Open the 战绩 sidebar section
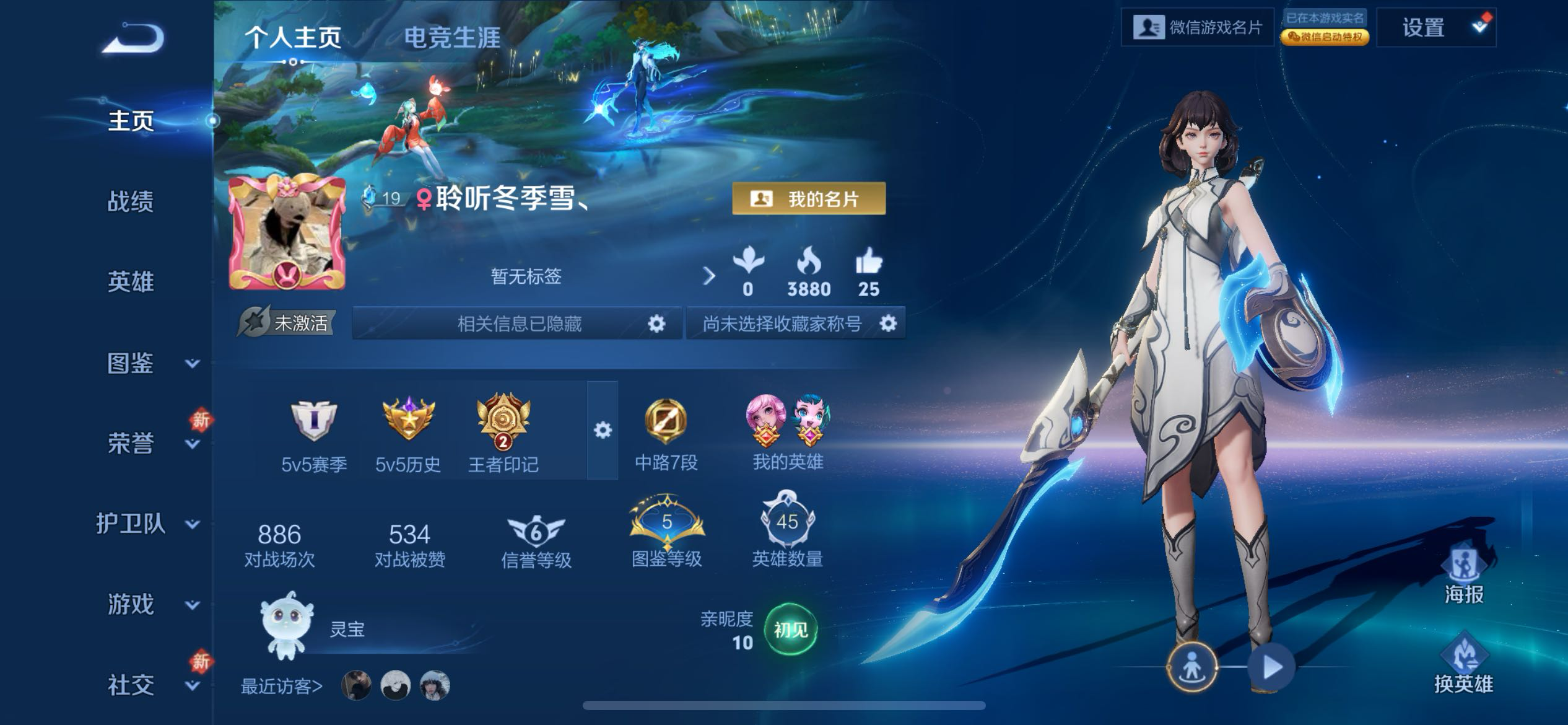The image size is (1568, 725). coord(130,201)
